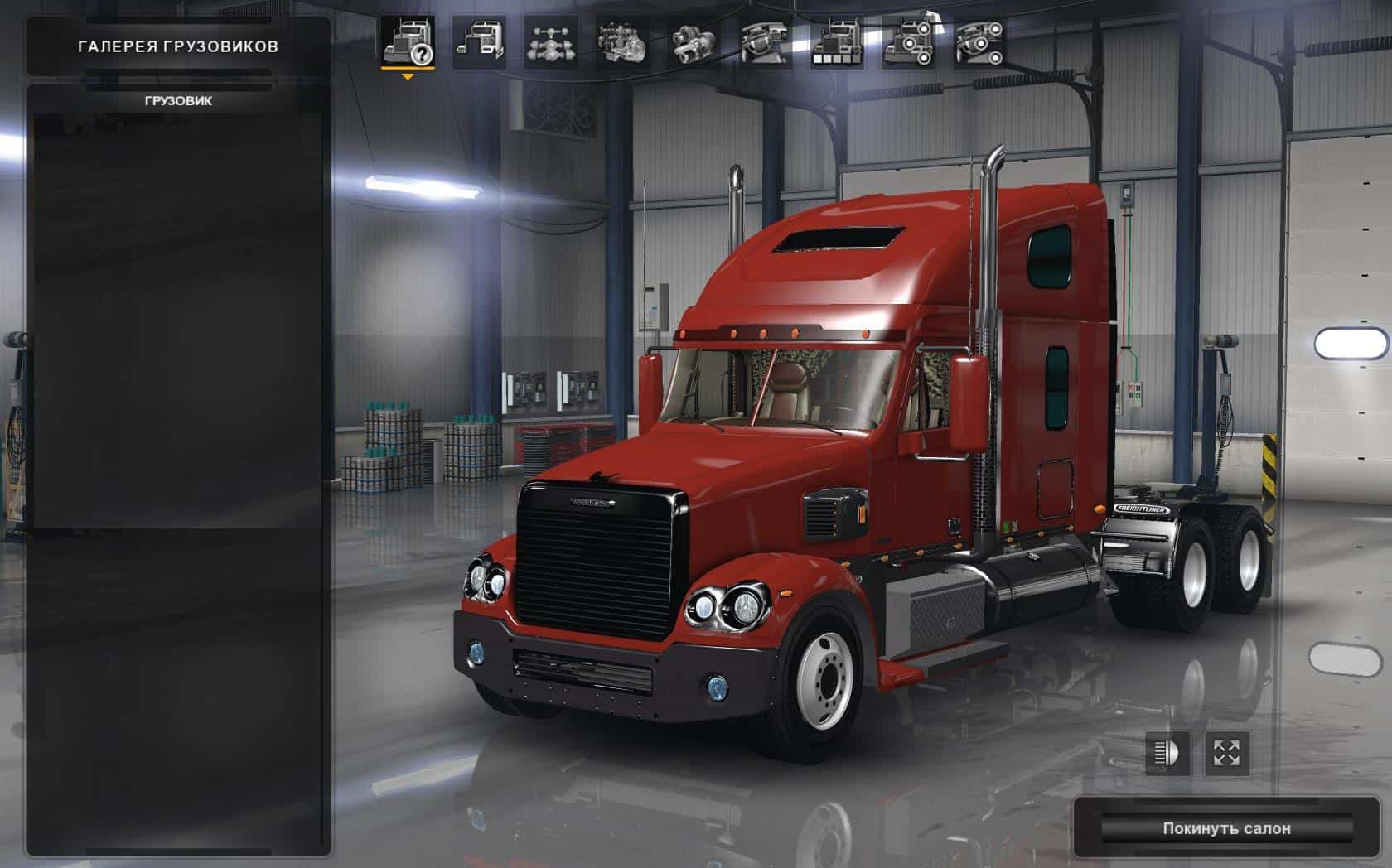Show the engine options tab
This screenshot has width=1392, height=868.
(x=622, y=41)
